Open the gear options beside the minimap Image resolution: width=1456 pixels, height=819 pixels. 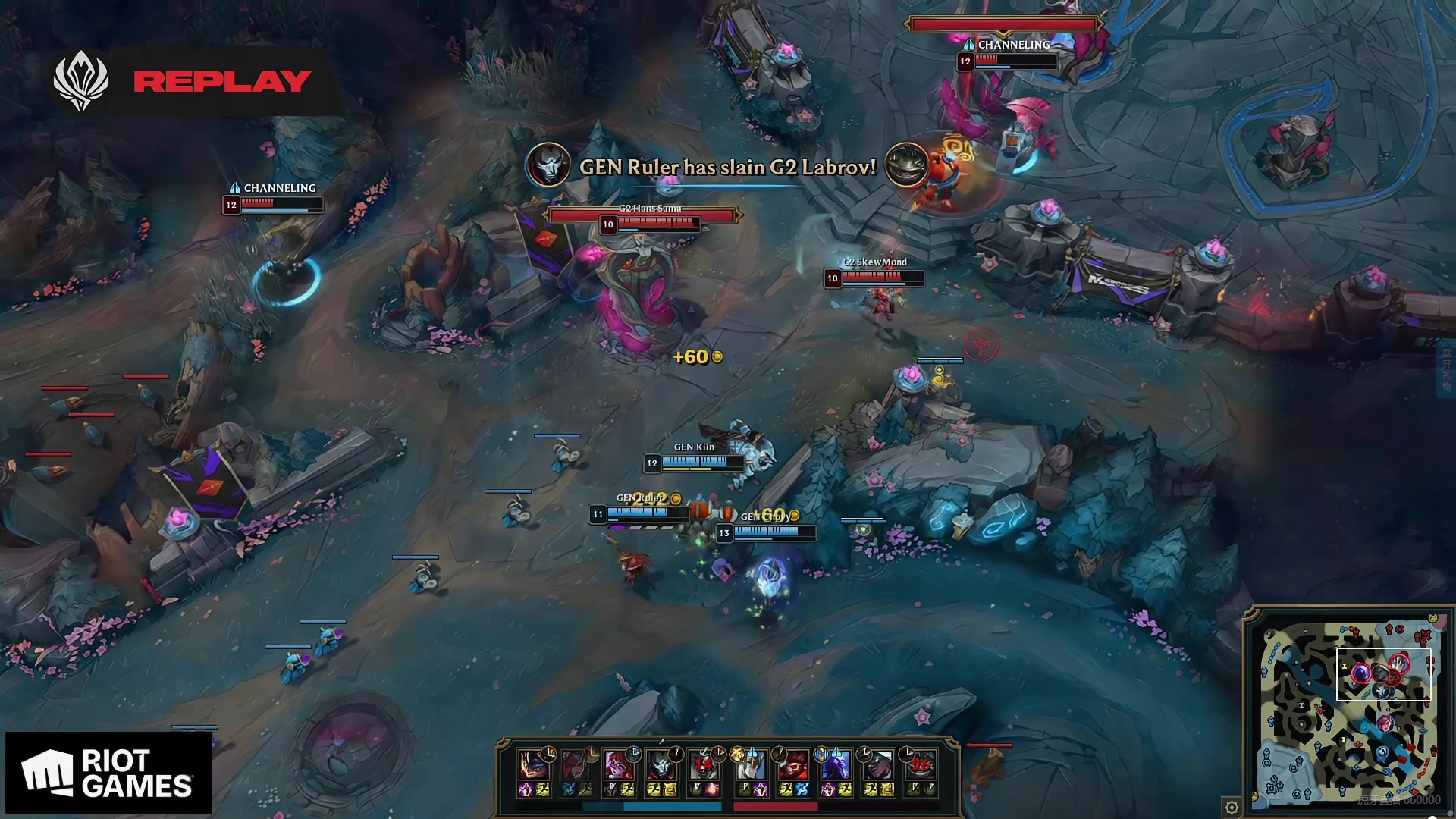point(1232,807)
